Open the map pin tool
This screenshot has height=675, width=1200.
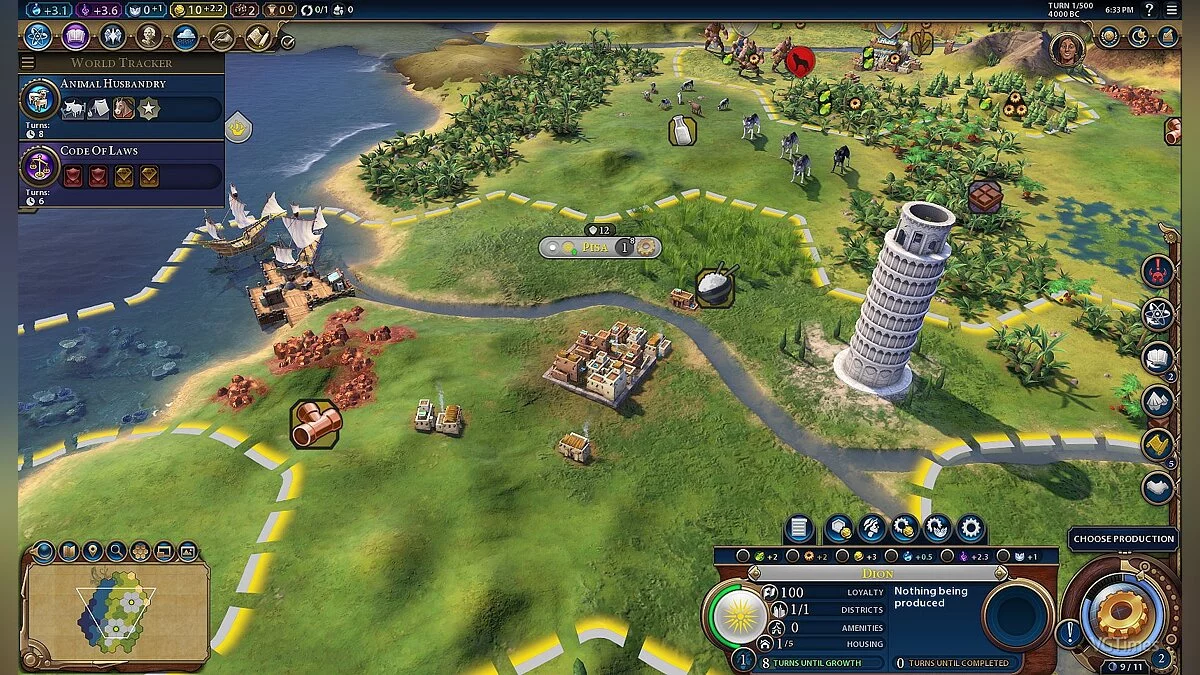coord(92,551)
